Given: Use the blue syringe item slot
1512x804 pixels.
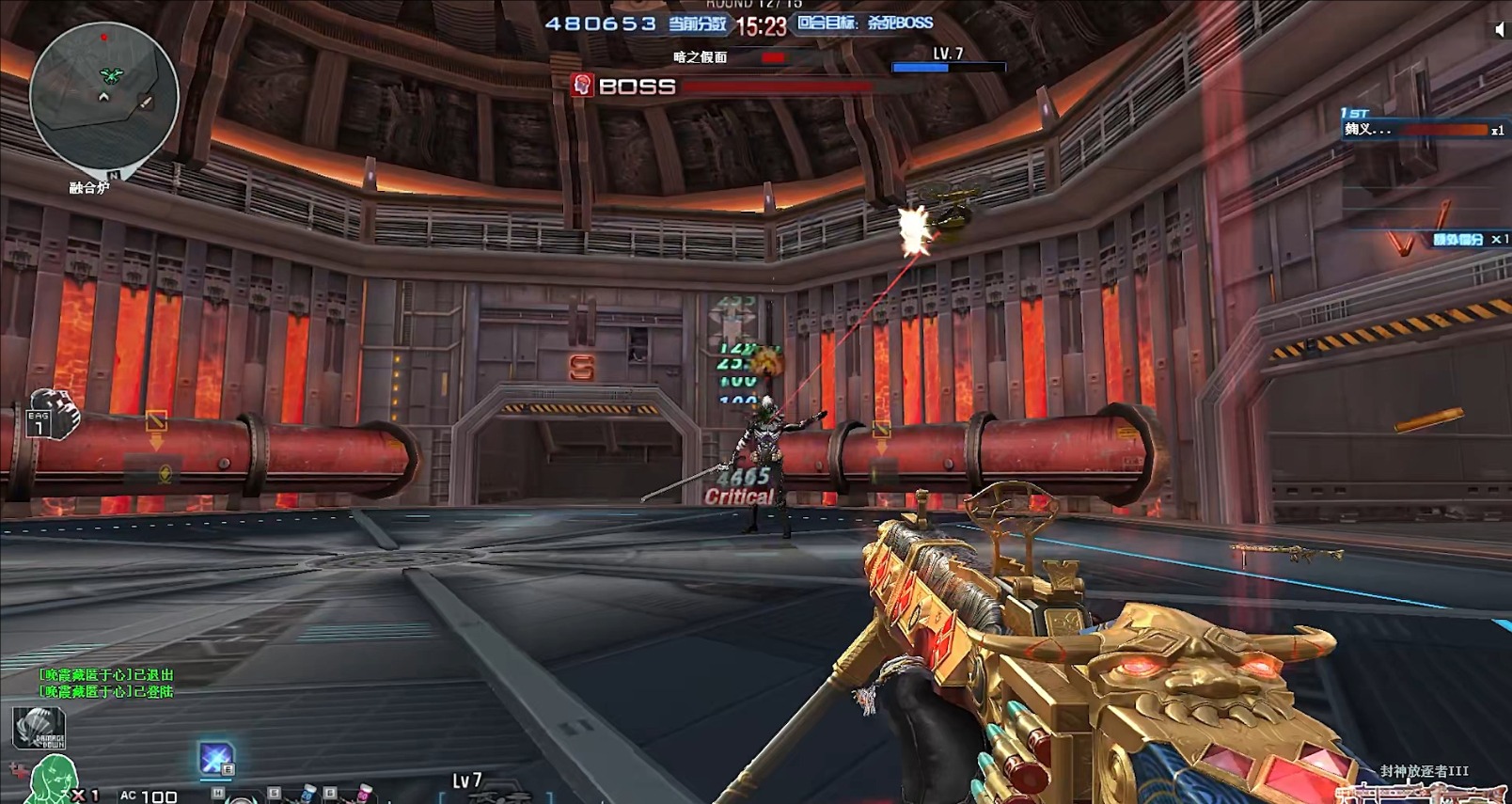Looking at the screenshot, I should click(307, 794).
